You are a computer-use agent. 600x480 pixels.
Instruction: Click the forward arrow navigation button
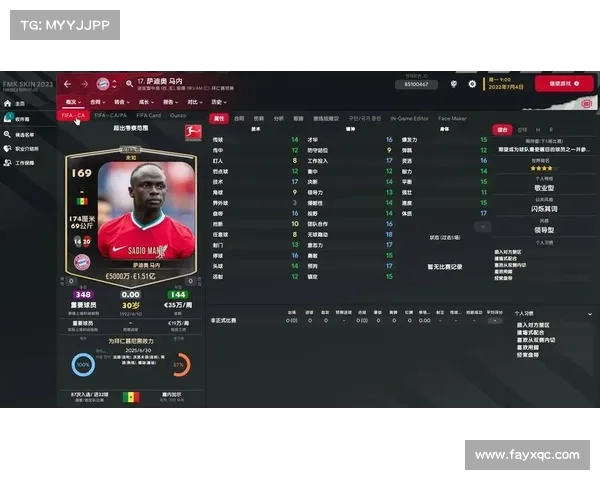coord(82,84)
